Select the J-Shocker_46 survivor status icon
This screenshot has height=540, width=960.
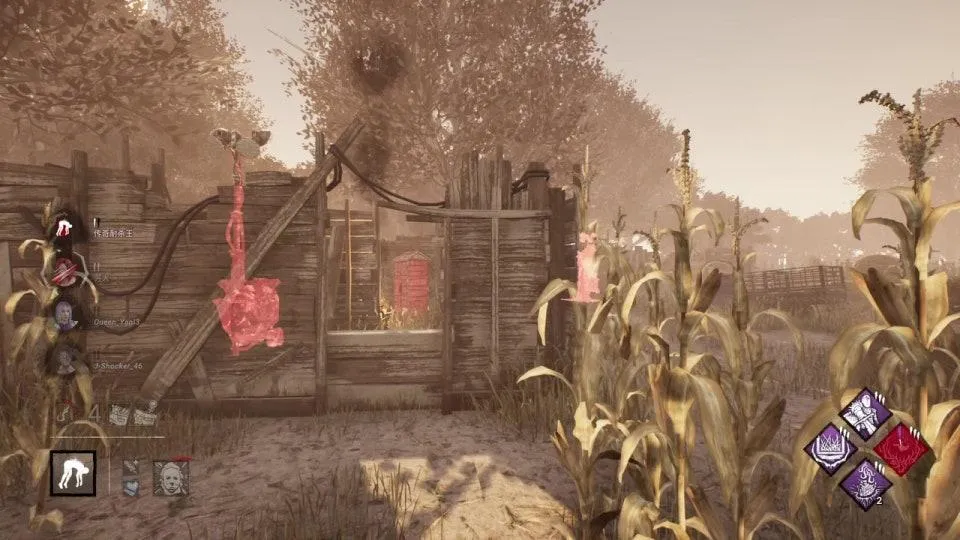(x=66, y=358)
